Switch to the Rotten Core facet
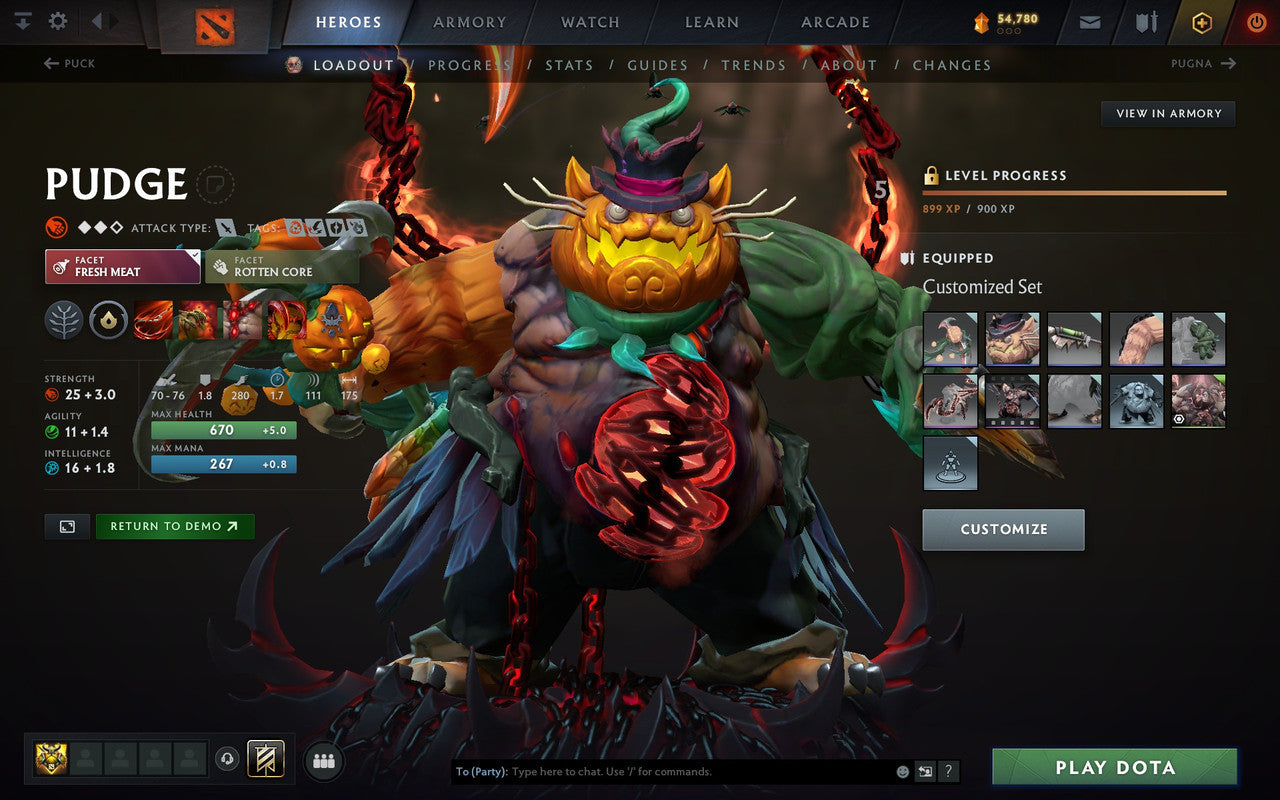This screenshot has width=1280, height=800. 282,266
